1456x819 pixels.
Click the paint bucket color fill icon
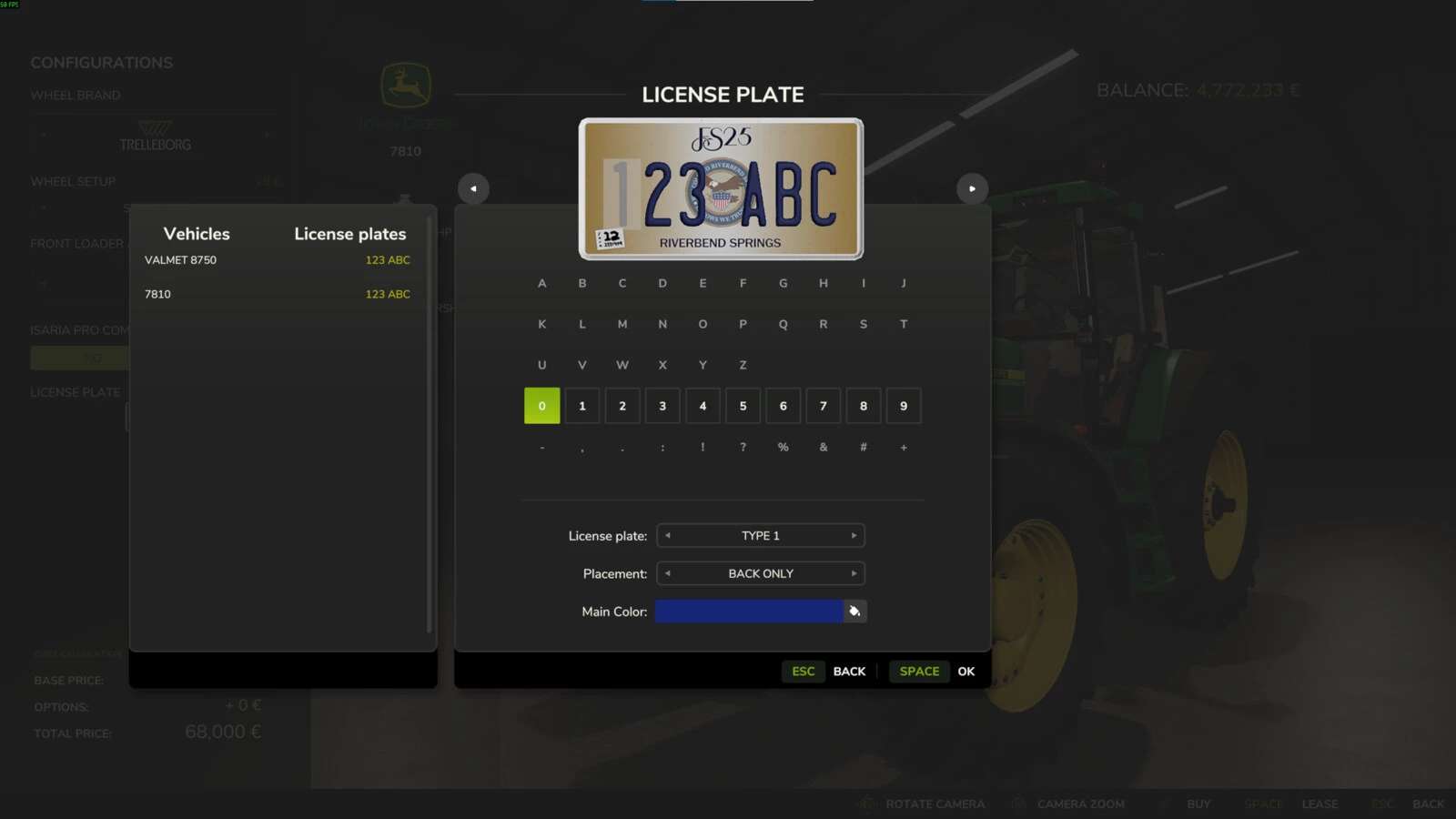[x=854, y=611]
